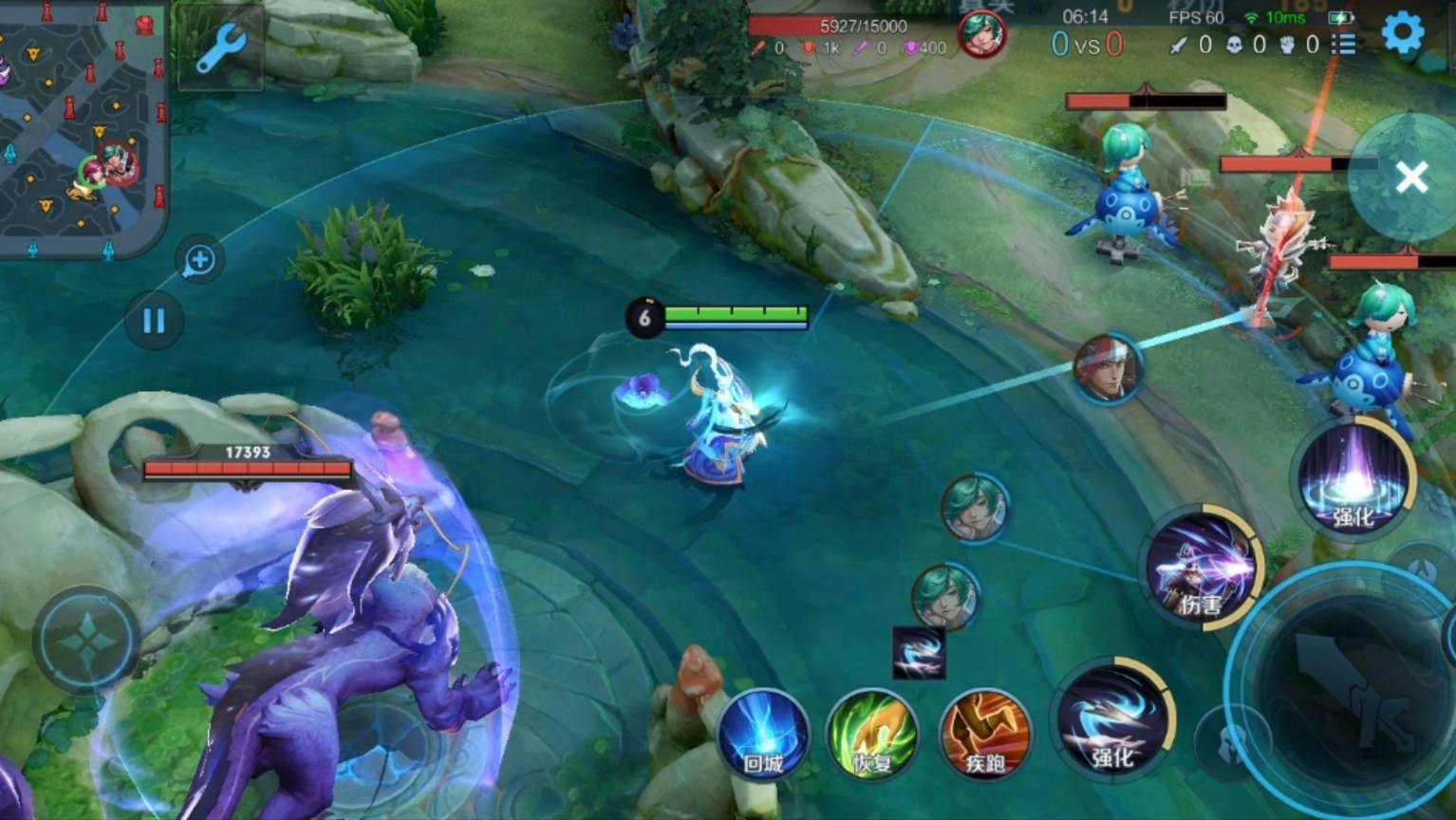1456x820 pixels.
Task: Tap the wrench tool icon
Action: click(x=220, y=47)
